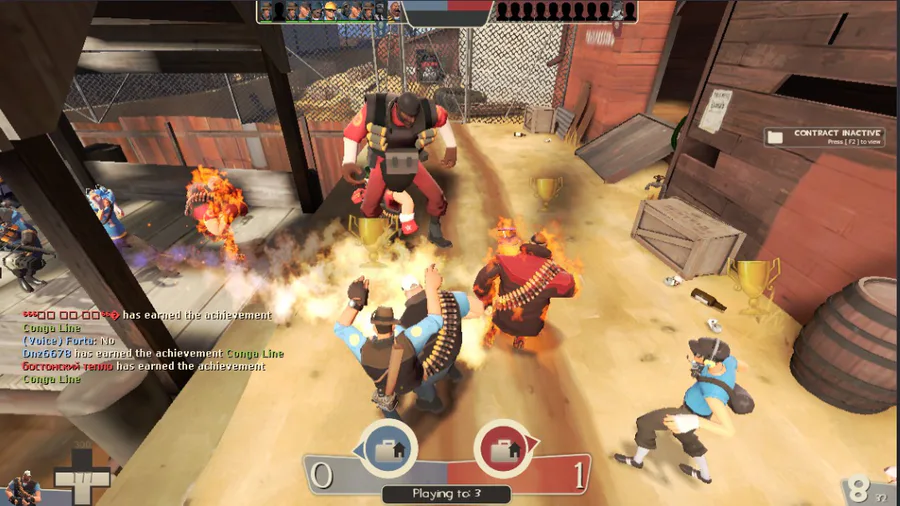This screenshot has height=506, width=900.
Task: Click the red team intelligence briefcase icon
Action: click(x=502, y=447)
